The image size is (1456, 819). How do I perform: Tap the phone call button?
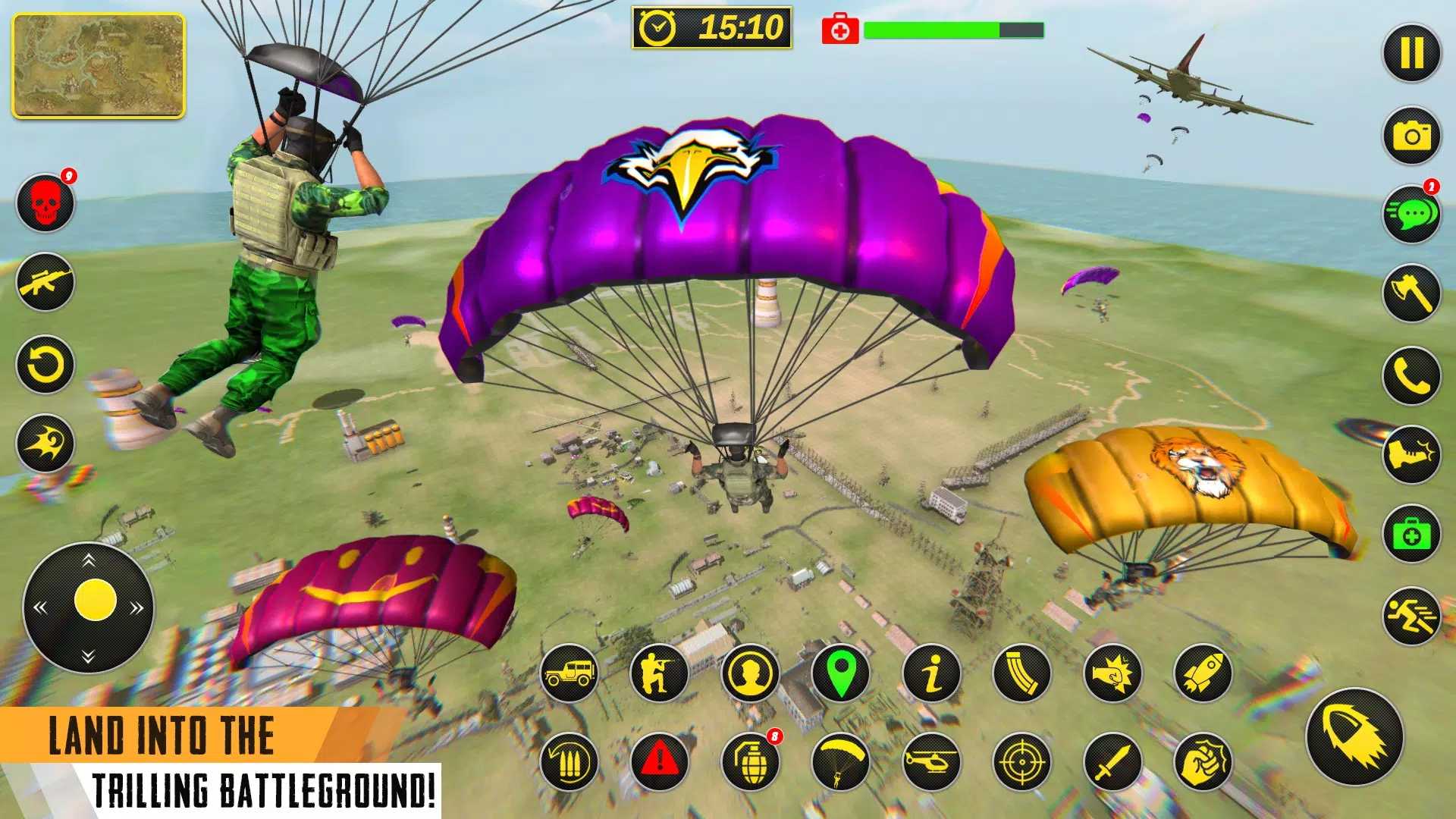1411,375
